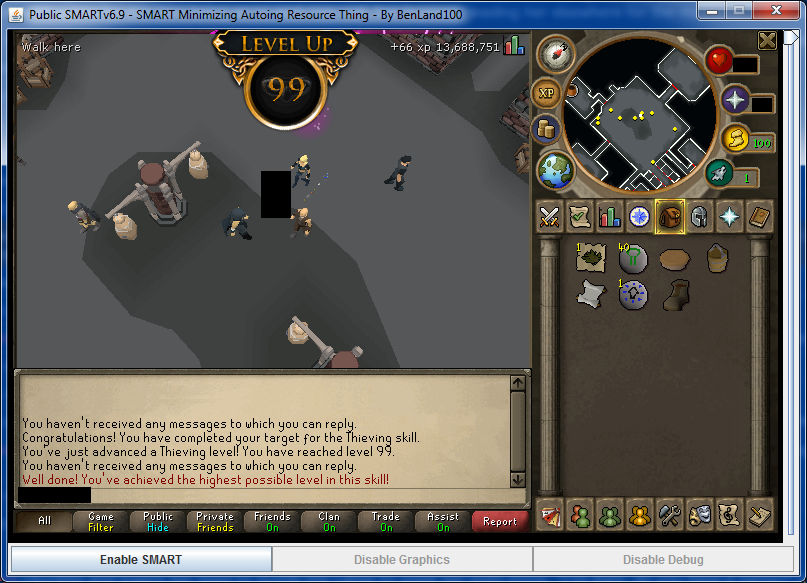
Task: Open the Skills bar chart tab
Action: 608,216
